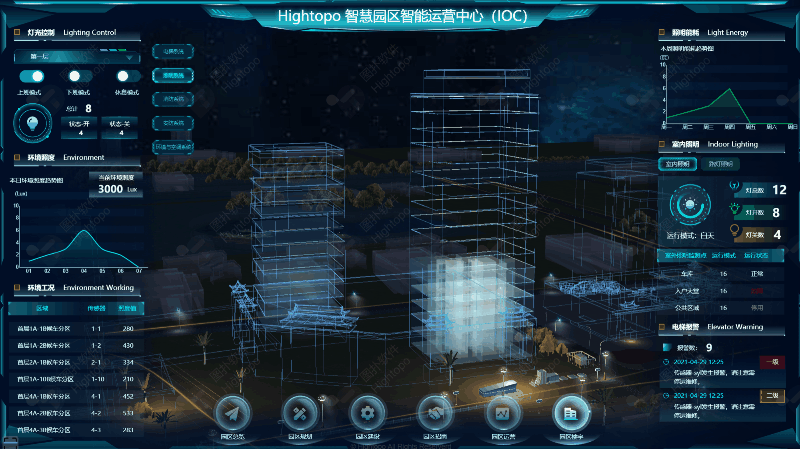
Task: Toggle the third lighting mode switch
Action: 124,76
